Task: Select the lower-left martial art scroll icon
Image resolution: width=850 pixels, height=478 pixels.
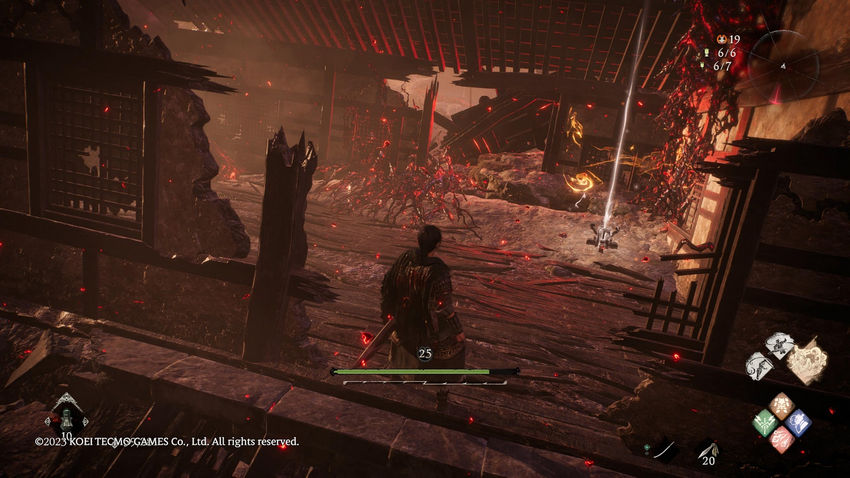Action: click(x=760, y=365)
